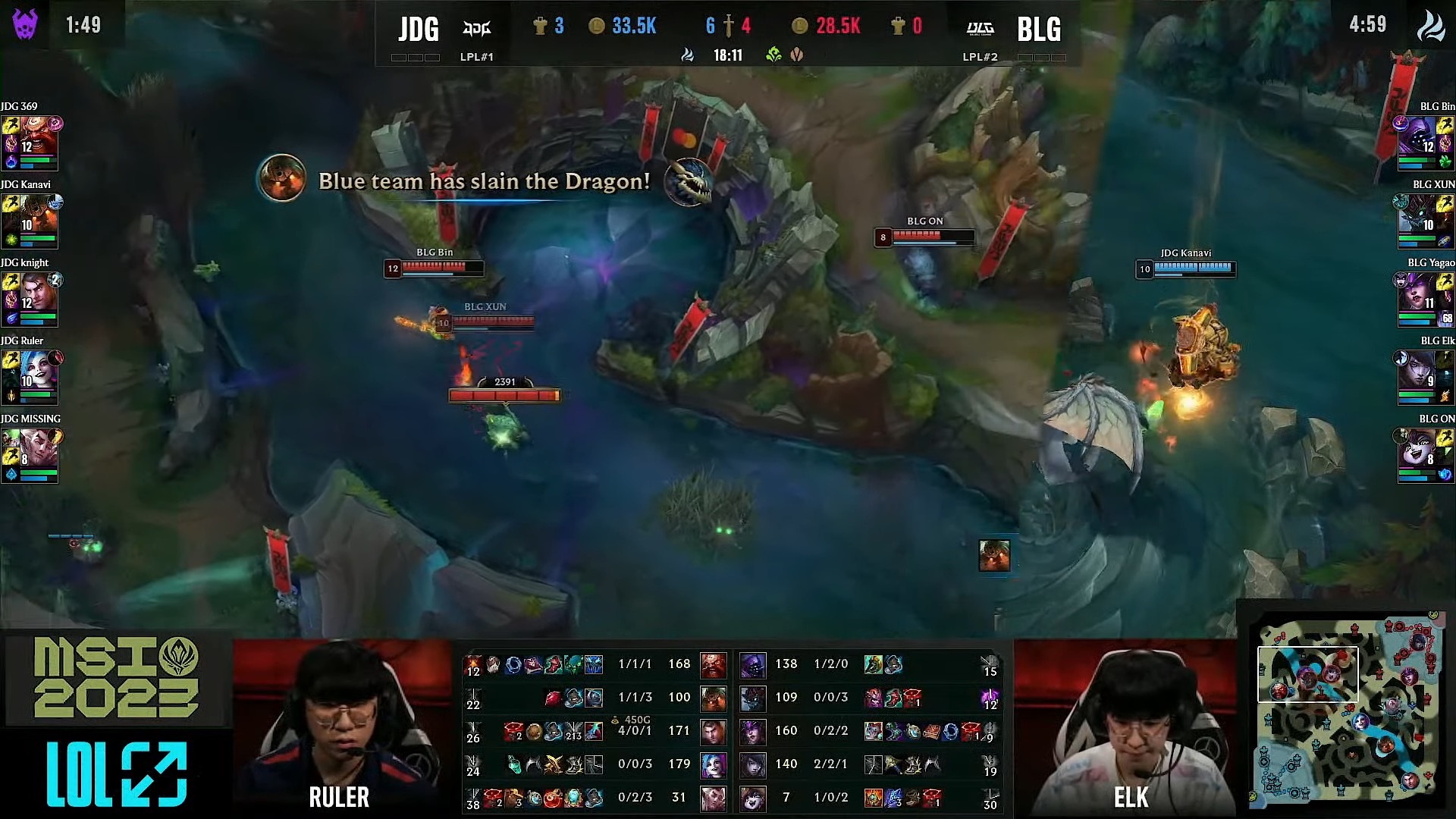The height and width of the screenshot is (819, 1456).
Task: Click the drake icon next to the 4:59 timer
Action: point(1431,24)
